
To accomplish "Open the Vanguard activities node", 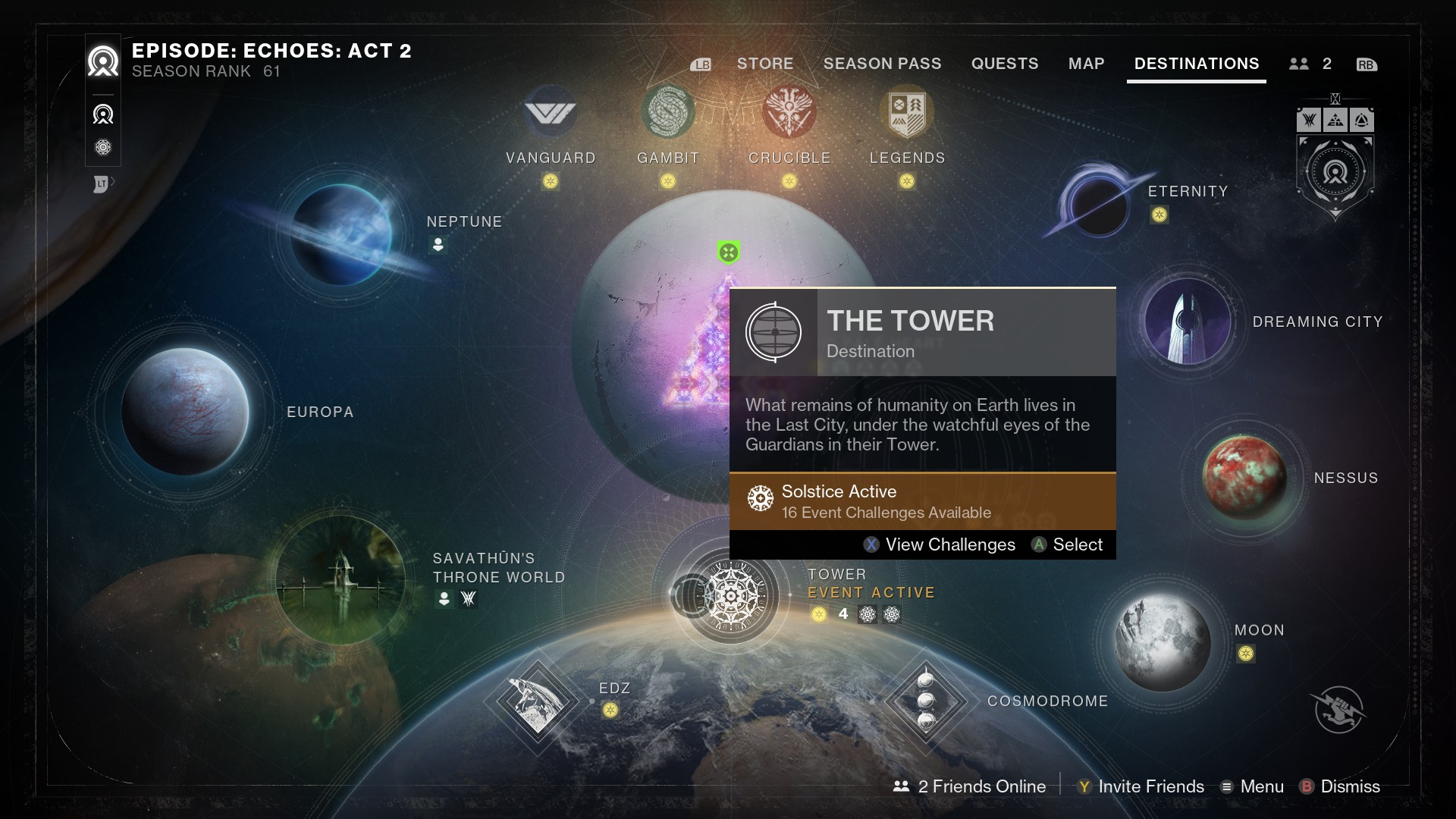I will pyautogui.click(x=551, y=114).
